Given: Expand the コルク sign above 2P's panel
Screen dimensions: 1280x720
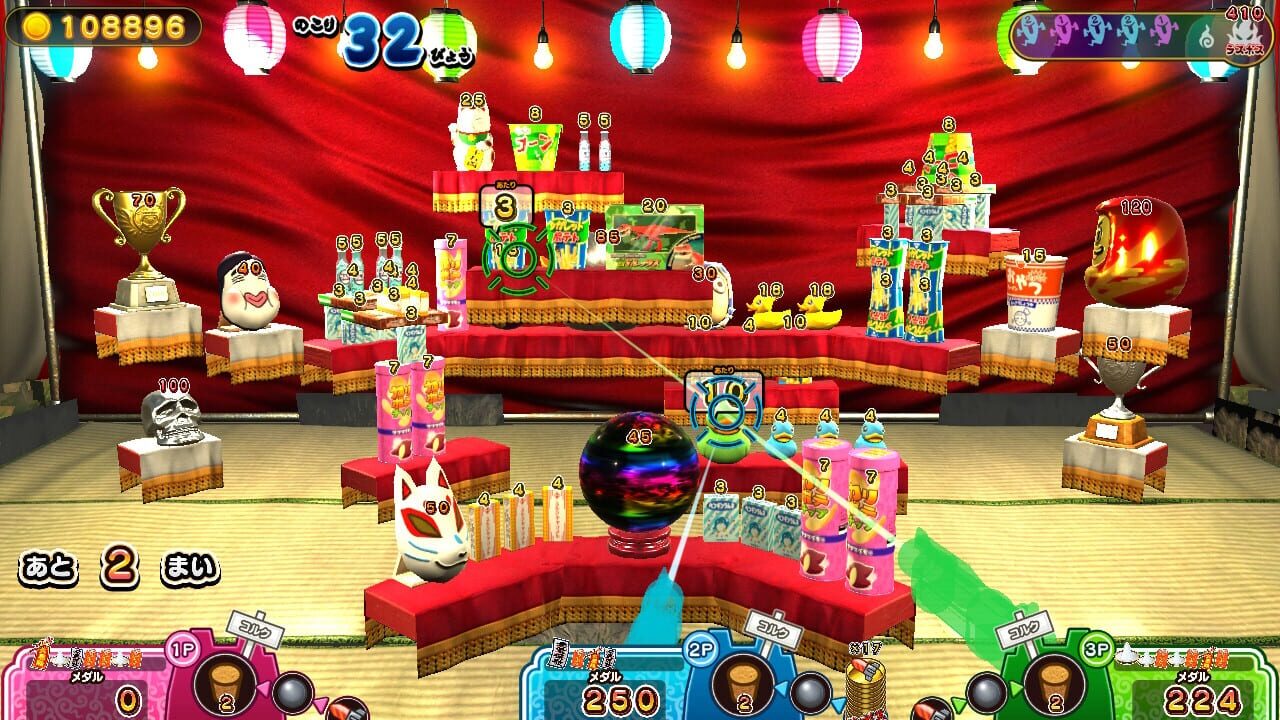Looking at the screenshot, I should 771,632.
